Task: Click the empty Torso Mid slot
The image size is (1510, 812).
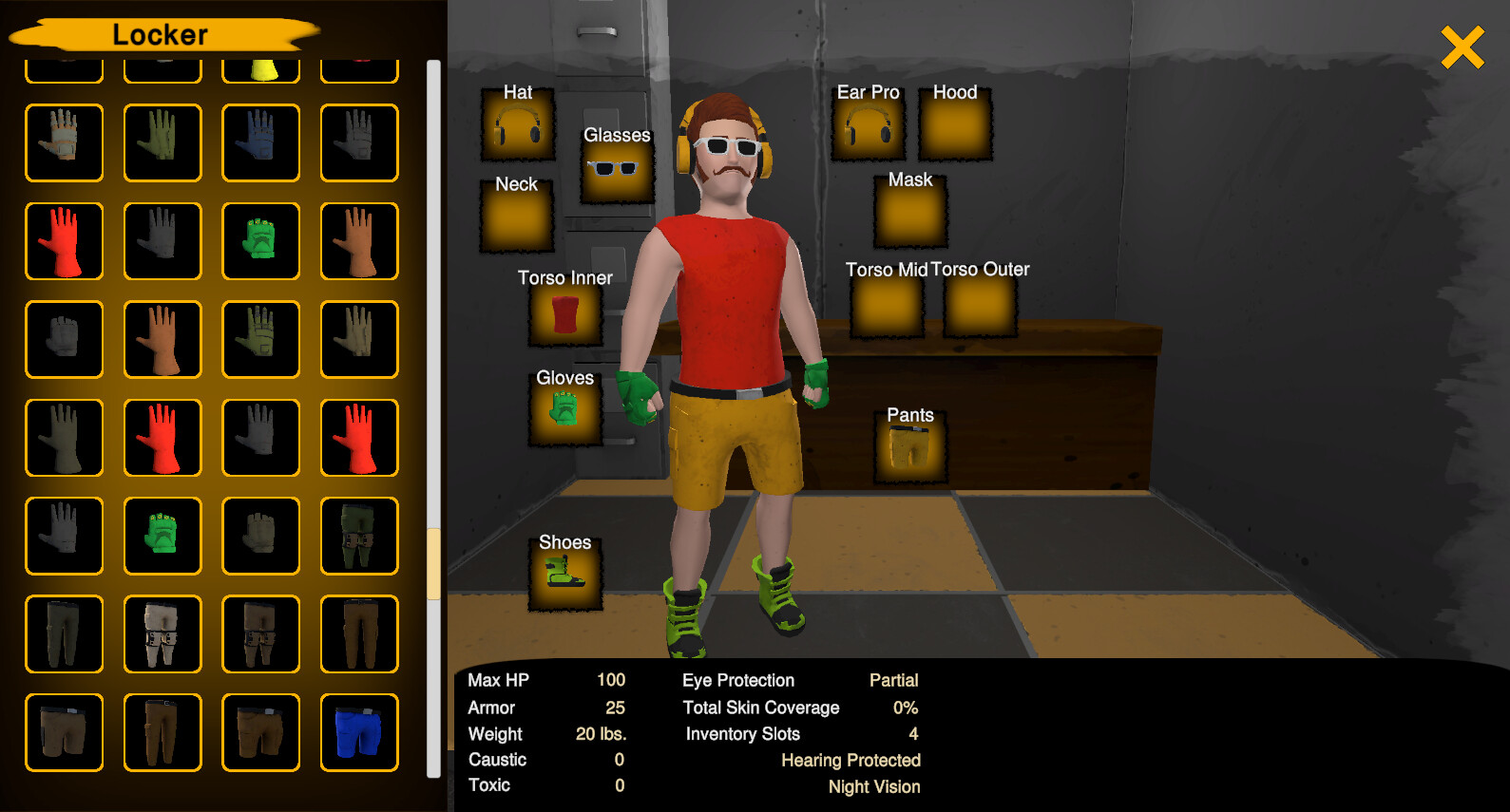Action: tap(886, 305)
